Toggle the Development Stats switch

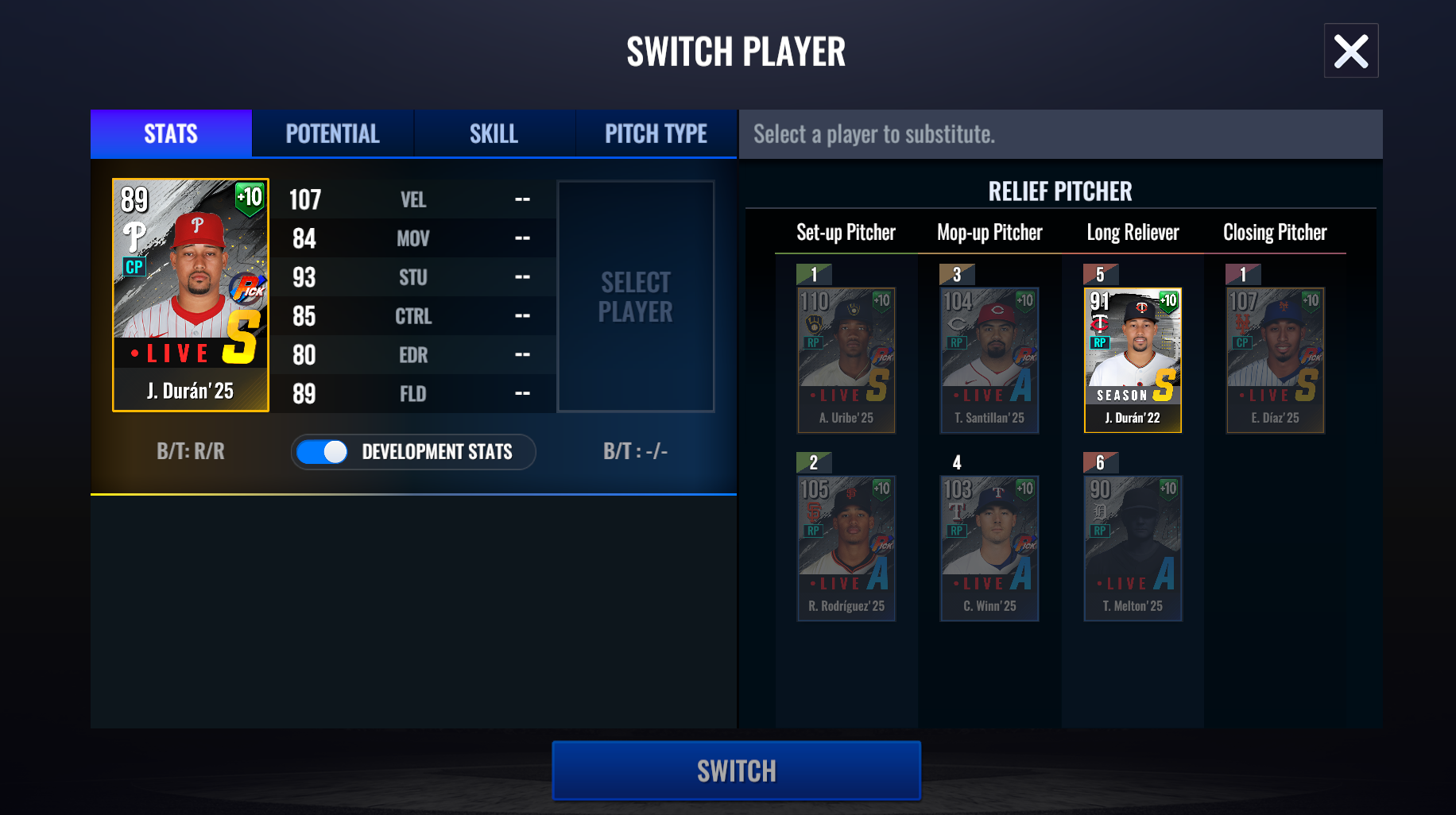click(x=323, y=452)
